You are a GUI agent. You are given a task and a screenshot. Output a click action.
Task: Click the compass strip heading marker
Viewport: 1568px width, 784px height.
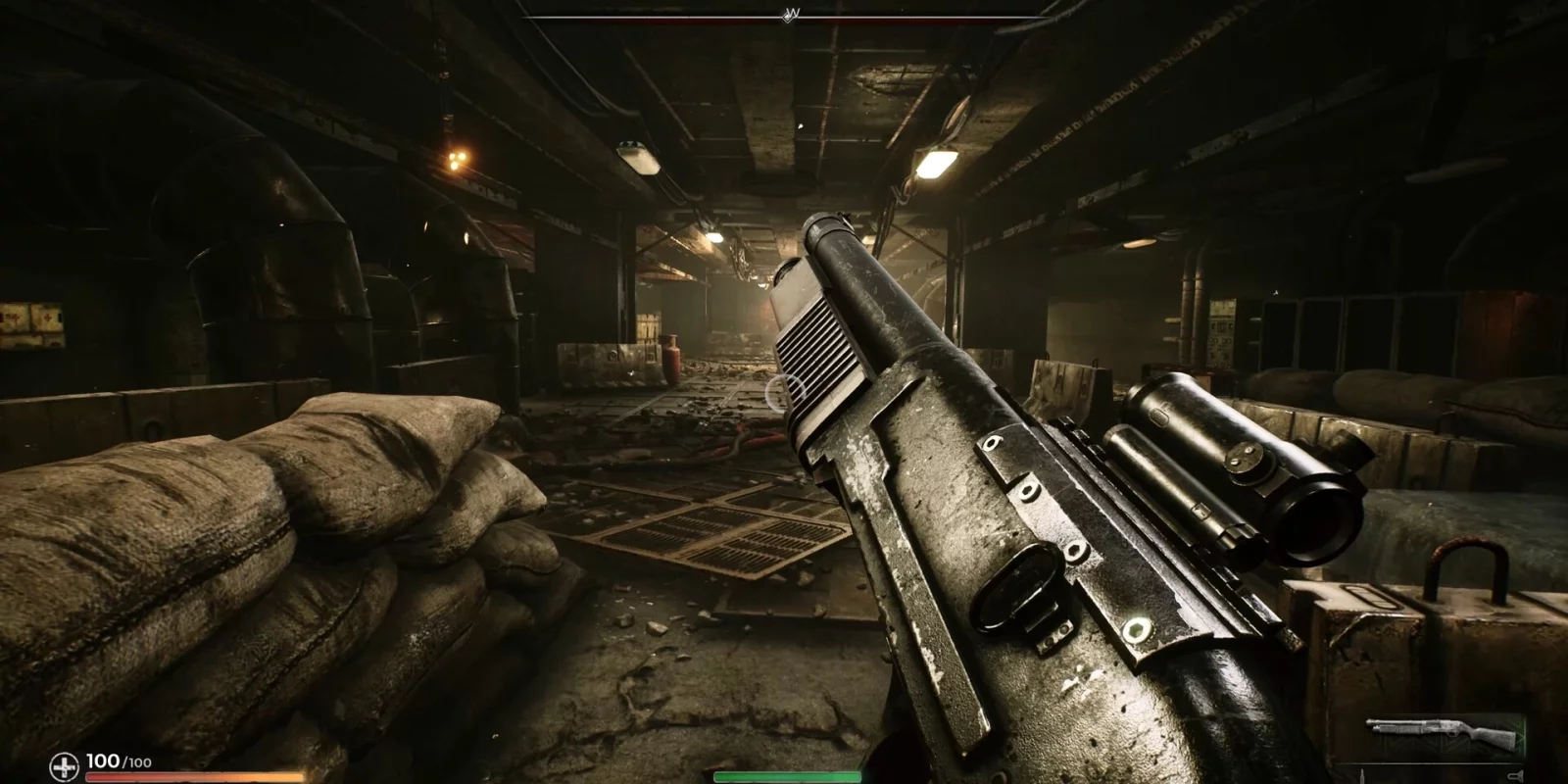click(791, 14)
